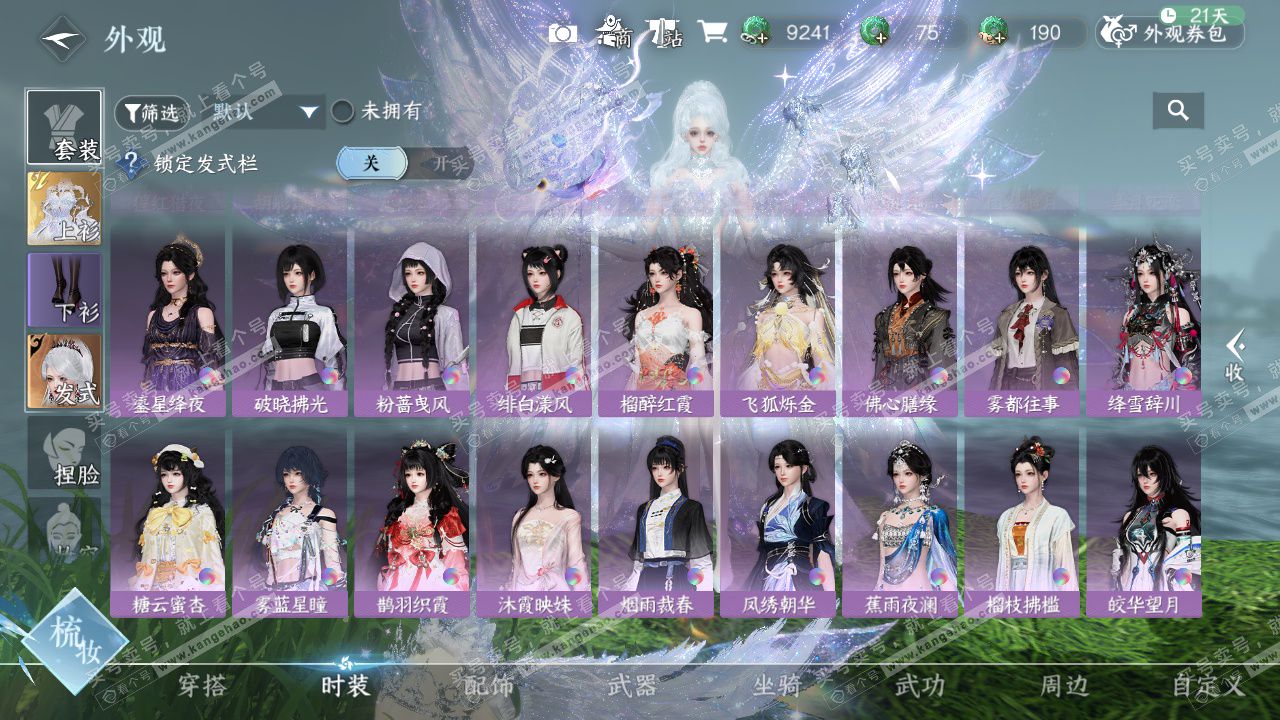Image resolution: width=1280 pixels, height=720 pixels.
Task: Take a photo with the camera icon
Action: click(563, 33)
